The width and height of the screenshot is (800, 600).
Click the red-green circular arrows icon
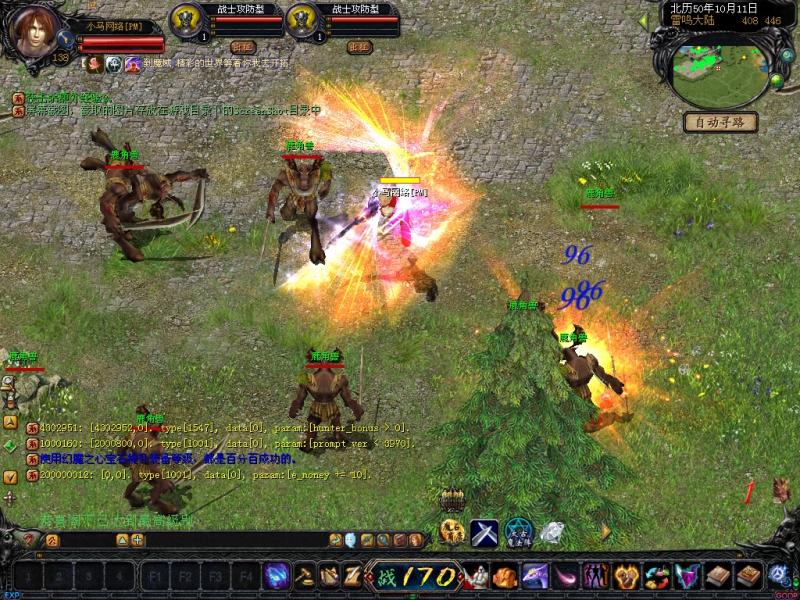click(x=658, y=576)
